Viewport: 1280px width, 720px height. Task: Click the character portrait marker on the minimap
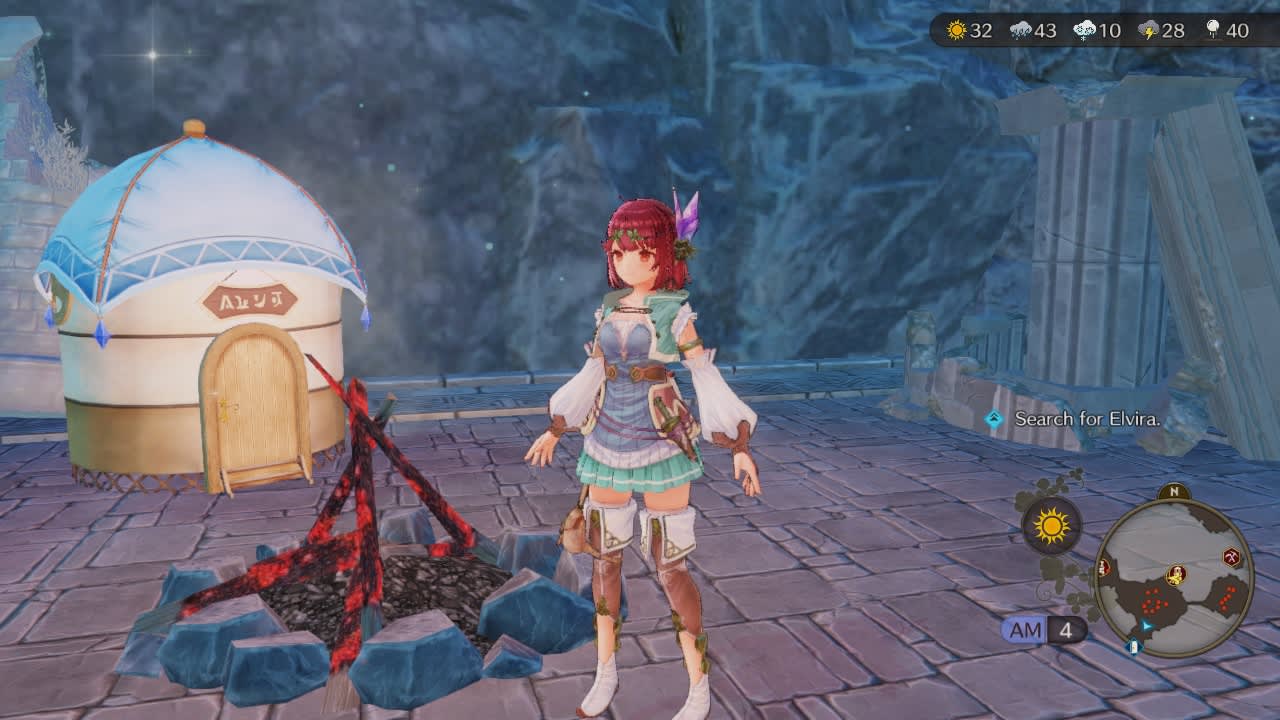(1175, 573)
